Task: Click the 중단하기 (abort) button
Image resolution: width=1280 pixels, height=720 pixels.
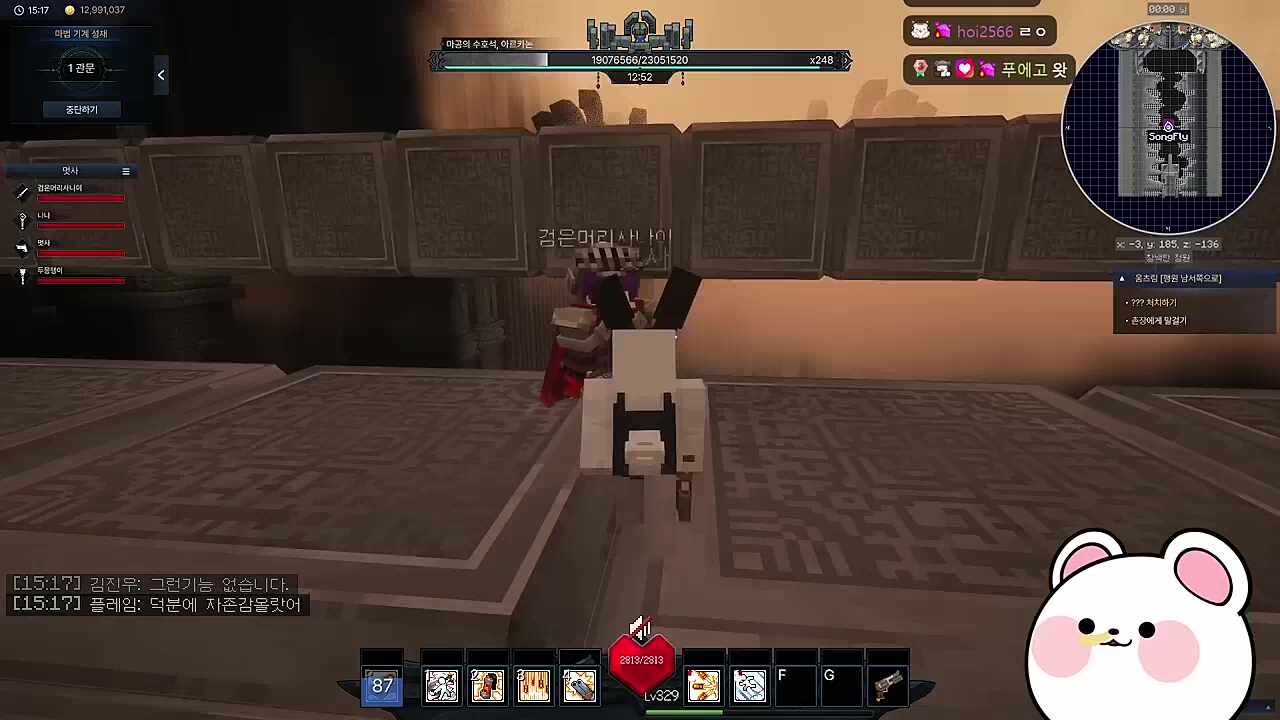Action: (x=82, y=109)
